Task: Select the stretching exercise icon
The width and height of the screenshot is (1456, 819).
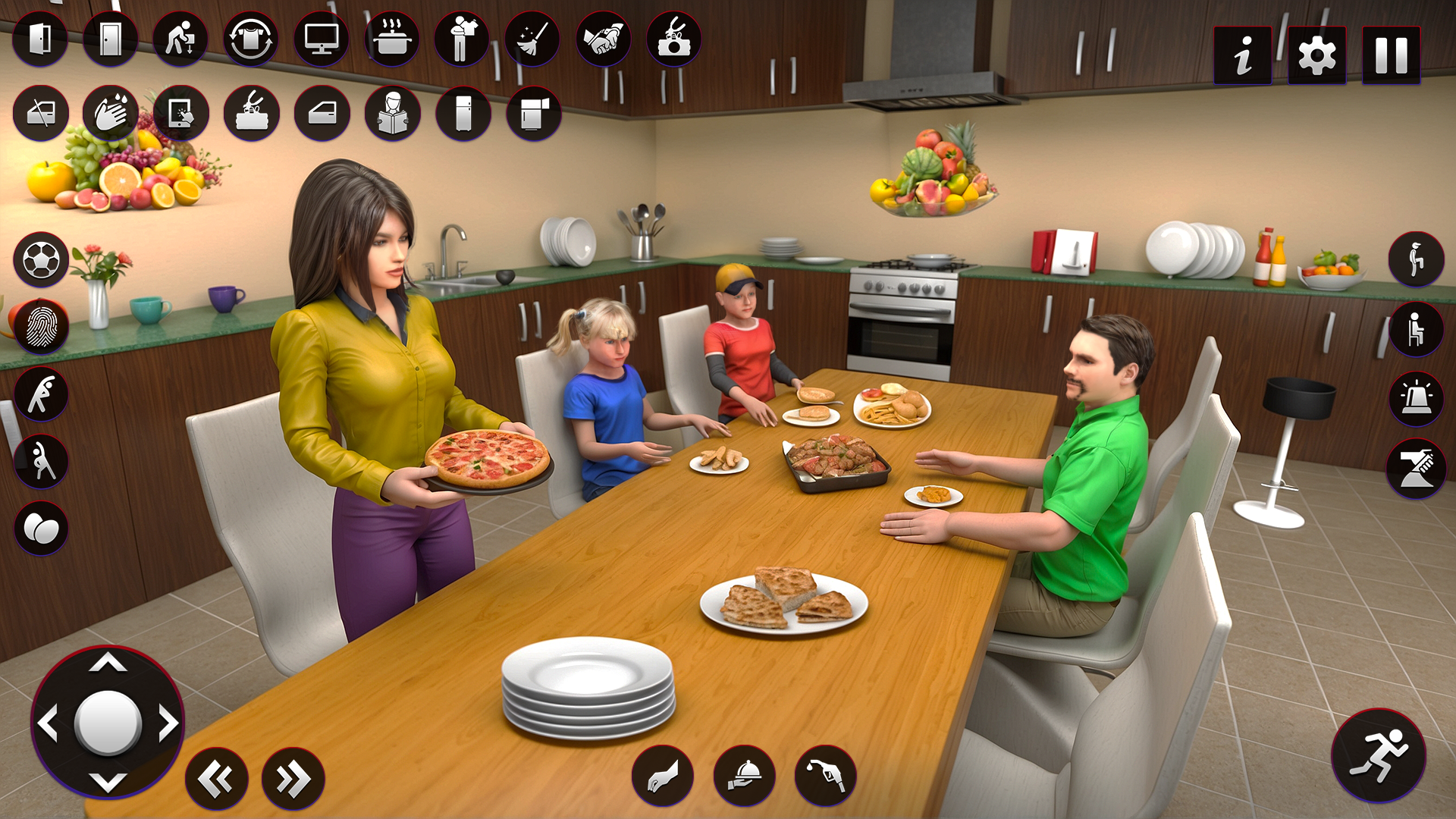Action: coord(42,393)
